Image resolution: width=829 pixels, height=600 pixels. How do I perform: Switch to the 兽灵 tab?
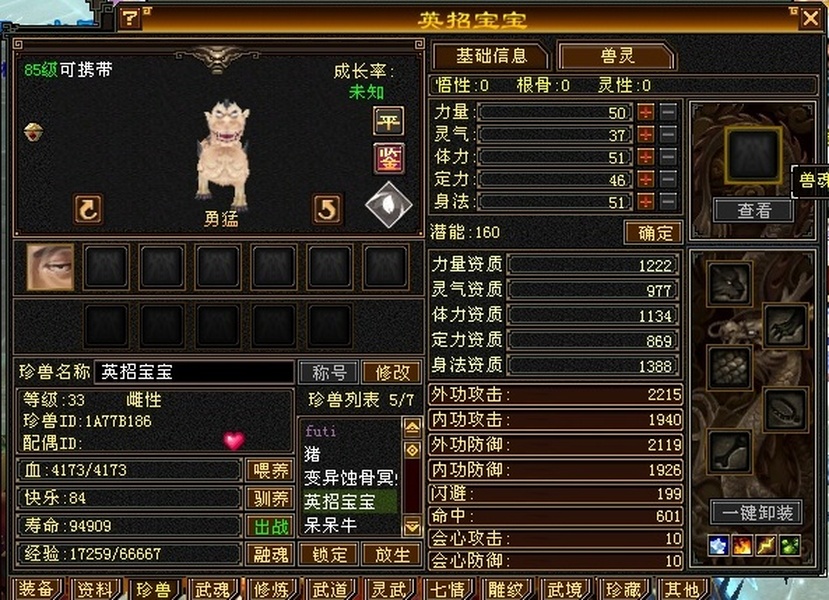coord(616,56)
